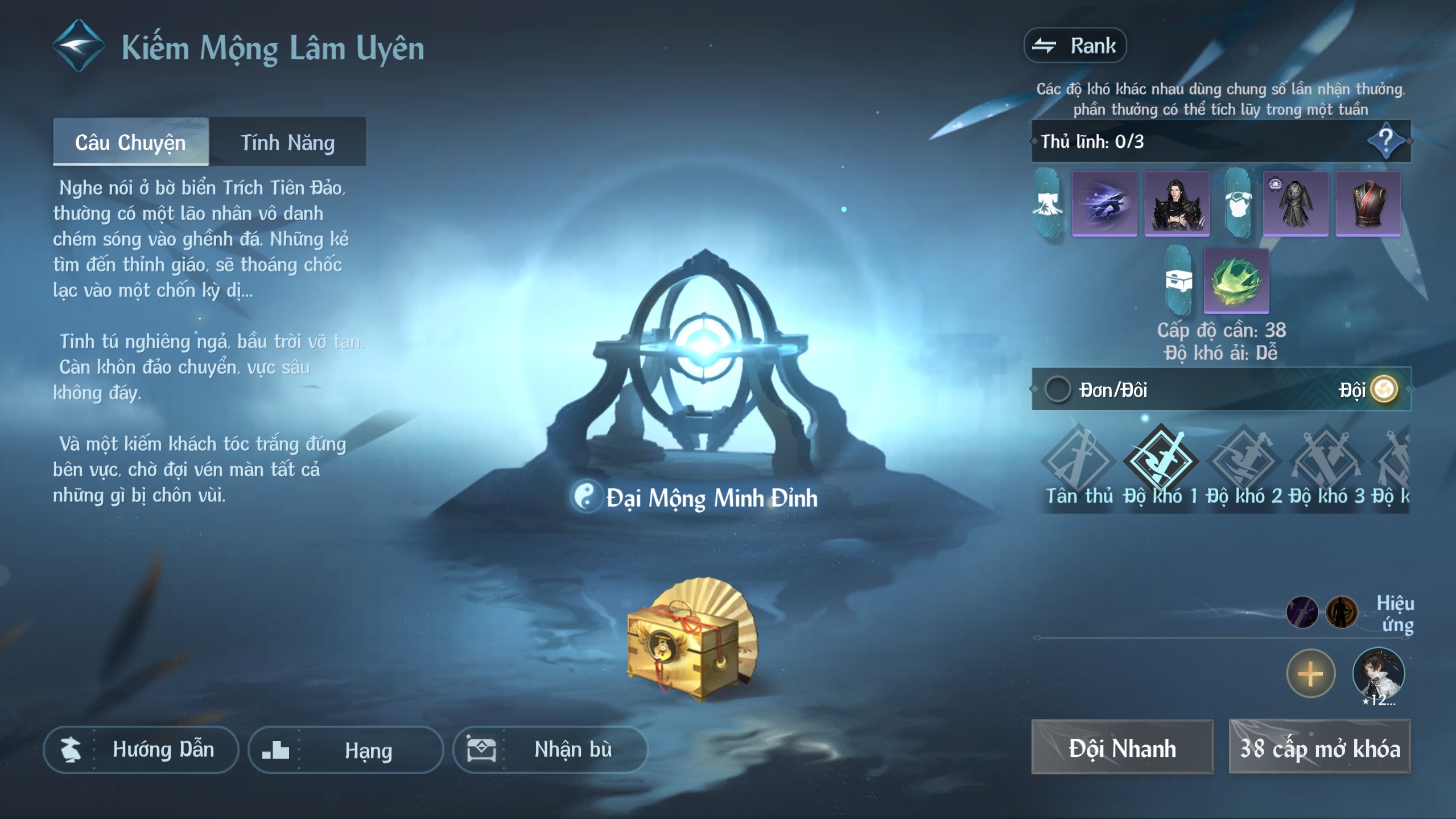Click the 38 cấp mở khóa button
Image resolution: width=1456 pixels, height=819 pixels.
pos(1319,747)
